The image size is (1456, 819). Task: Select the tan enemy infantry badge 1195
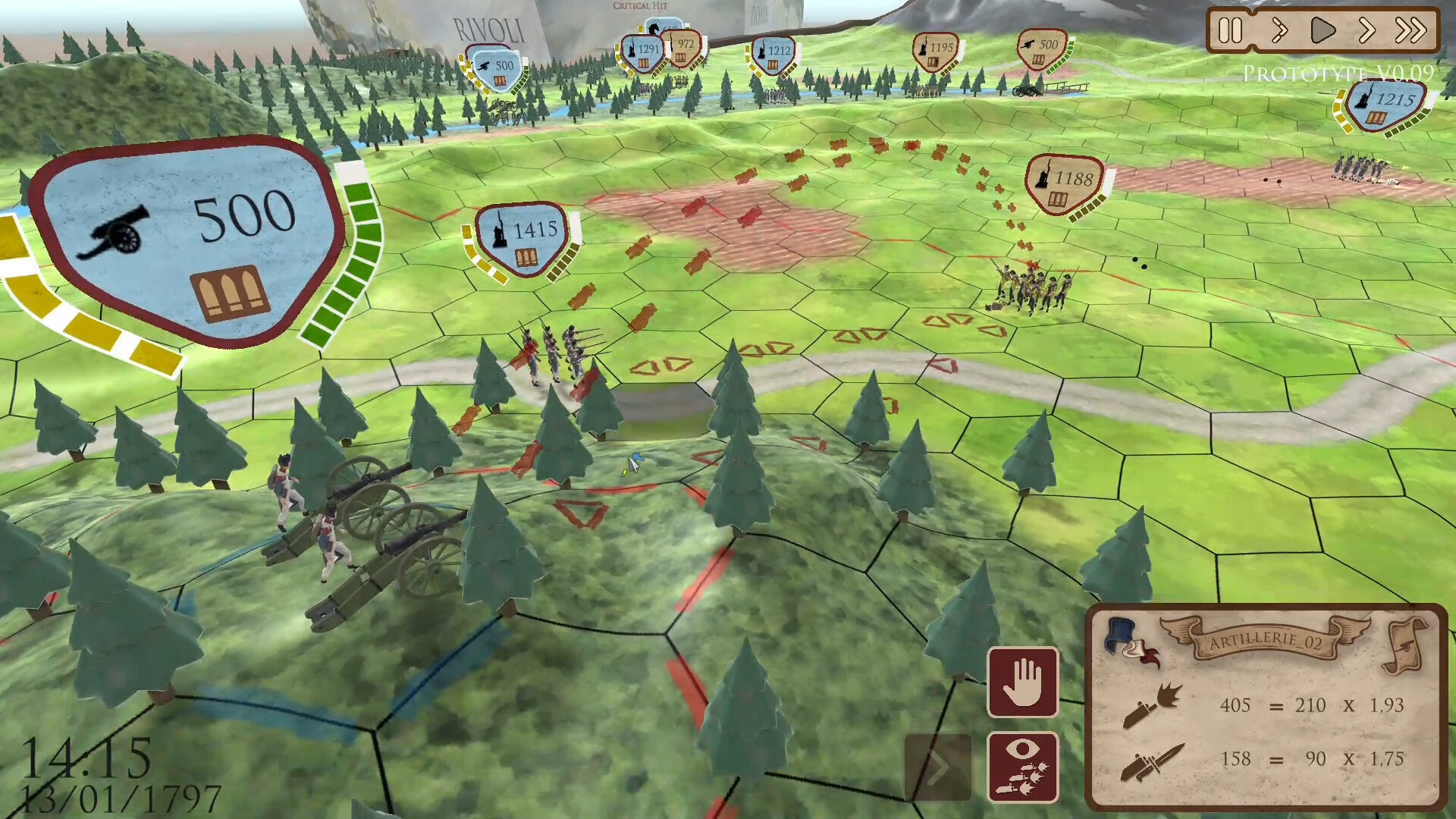935,52
